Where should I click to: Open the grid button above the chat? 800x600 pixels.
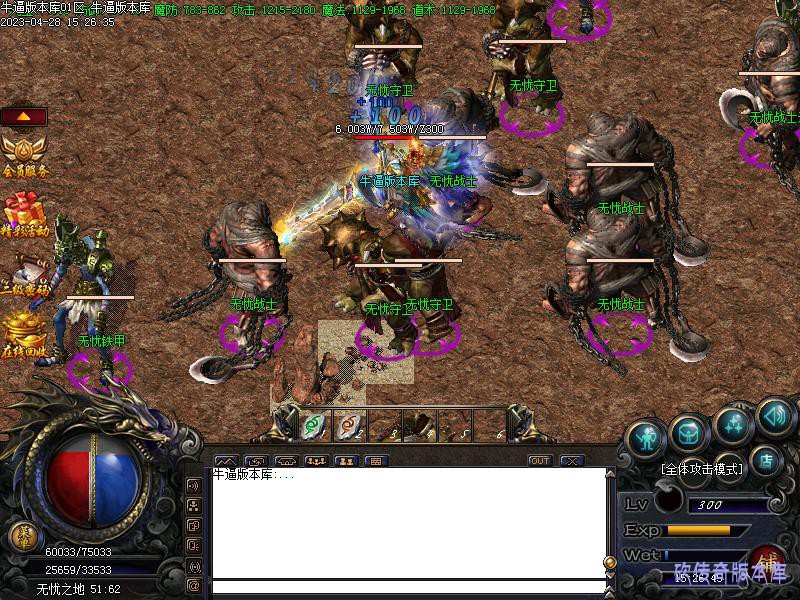(376, 461)
